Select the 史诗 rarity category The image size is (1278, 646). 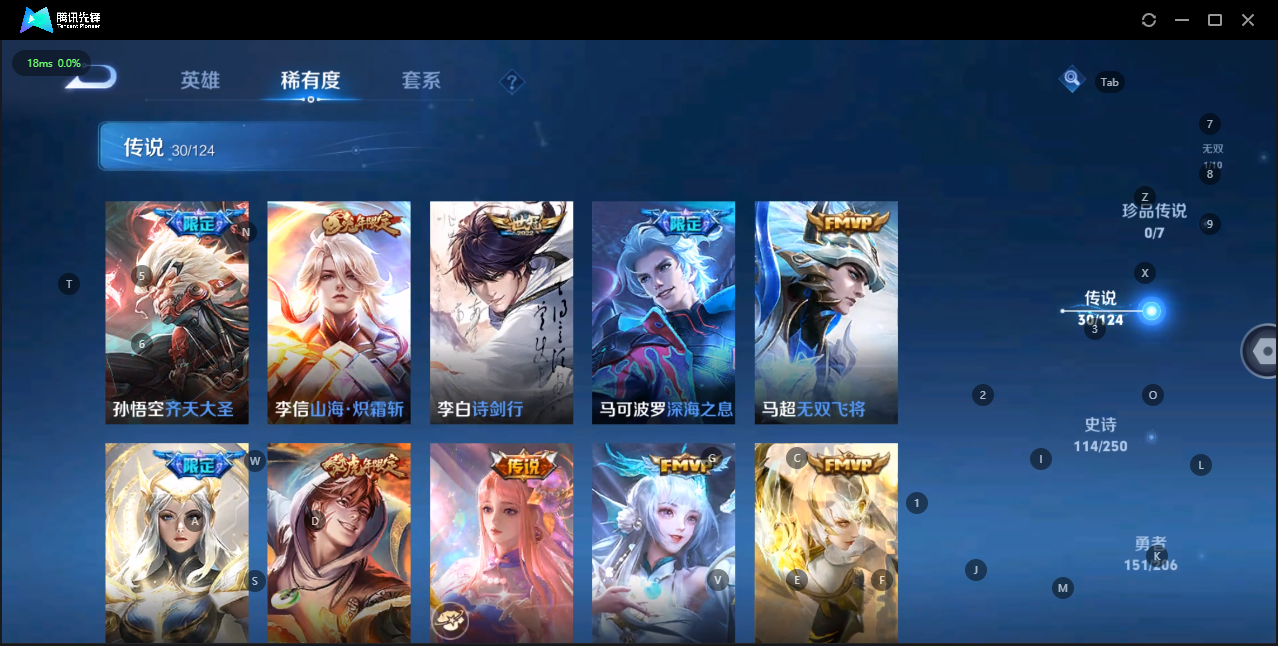tap(1100, 434)
